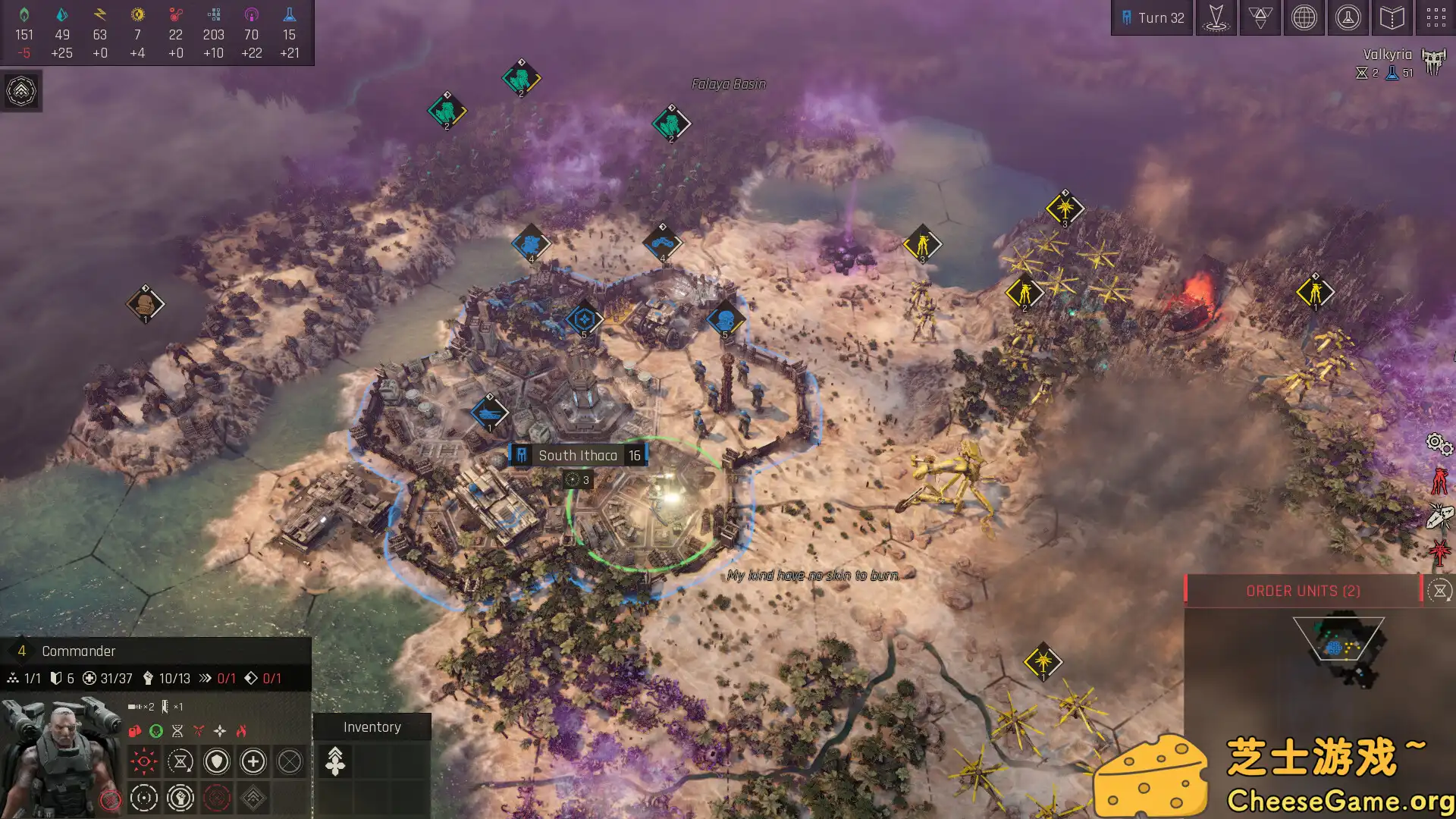Open the world map globe icon
The image size is (1456, 819).
[x=1304, y=17]
